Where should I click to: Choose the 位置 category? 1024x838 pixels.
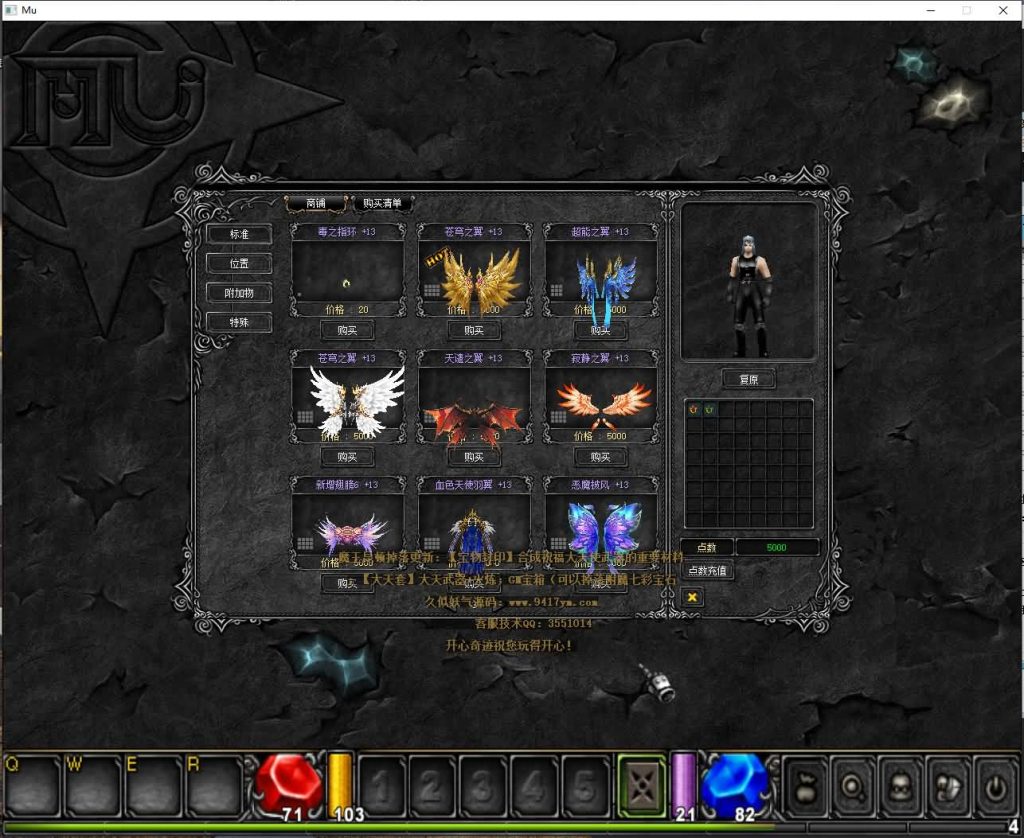(239, 264)
